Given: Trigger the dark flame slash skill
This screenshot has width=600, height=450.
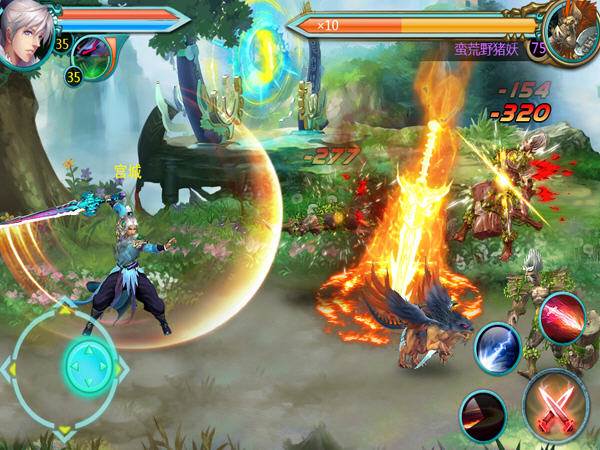Looking at the screenshot, I should coord(483,413).
